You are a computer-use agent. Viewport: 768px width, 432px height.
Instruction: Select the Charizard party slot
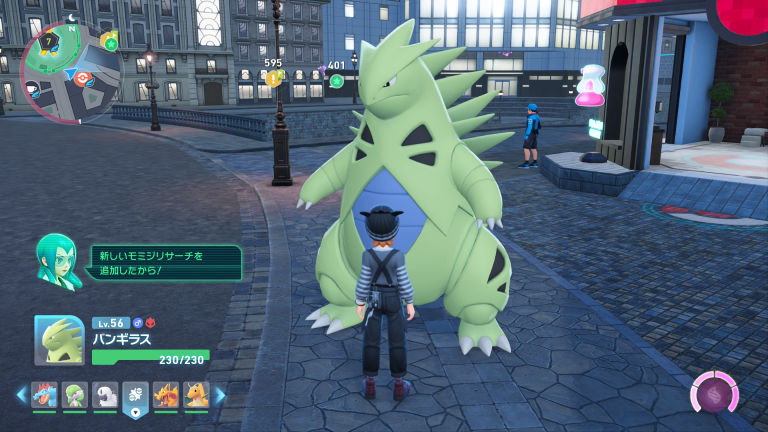[166, 395]
